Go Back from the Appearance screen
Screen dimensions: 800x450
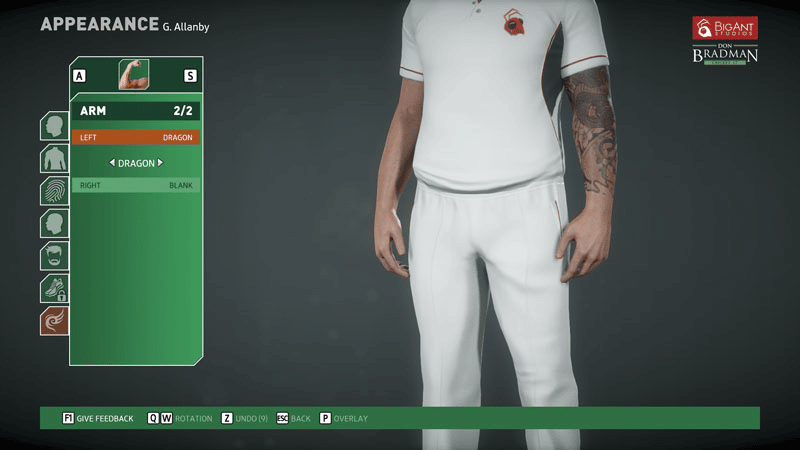pyautogui.click(x=294, y=418)
